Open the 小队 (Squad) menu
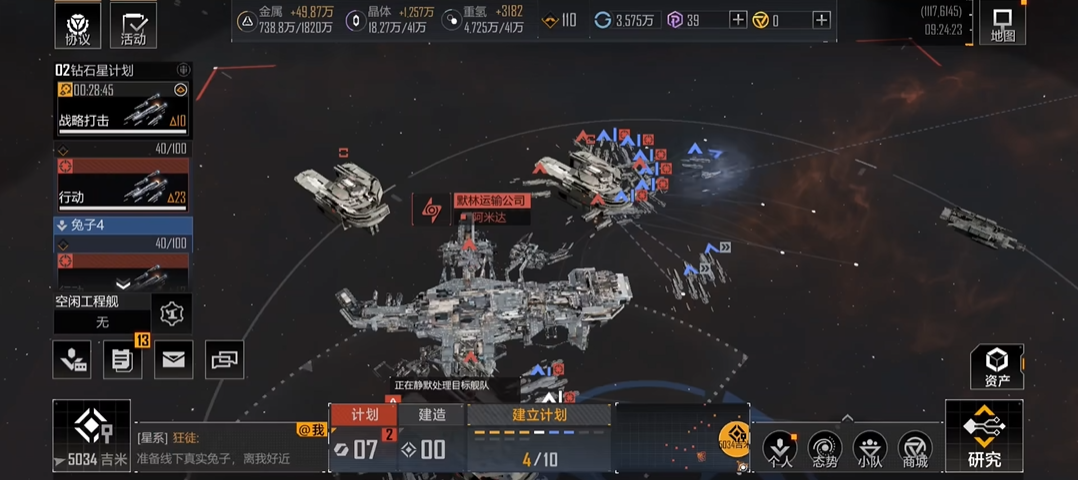The height and width of the screenshot is (480, 1078). [x=870, y=449]
